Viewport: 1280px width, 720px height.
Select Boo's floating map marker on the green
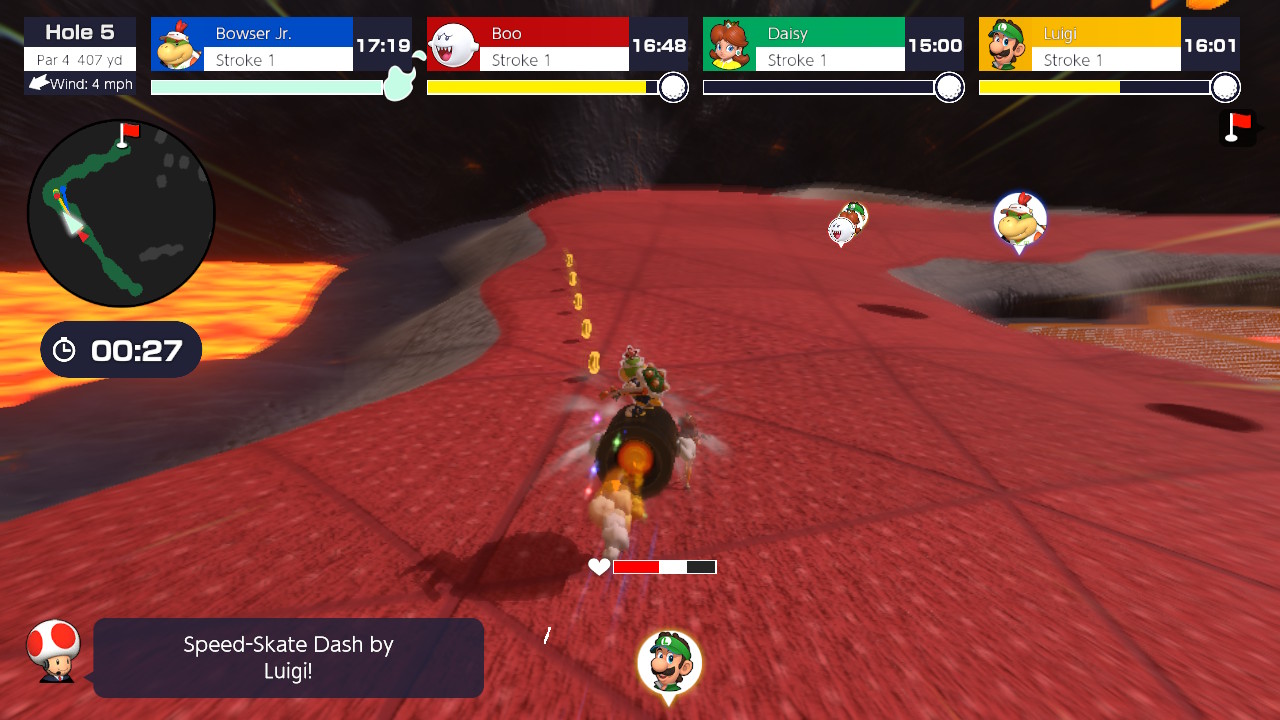[843, 228]
